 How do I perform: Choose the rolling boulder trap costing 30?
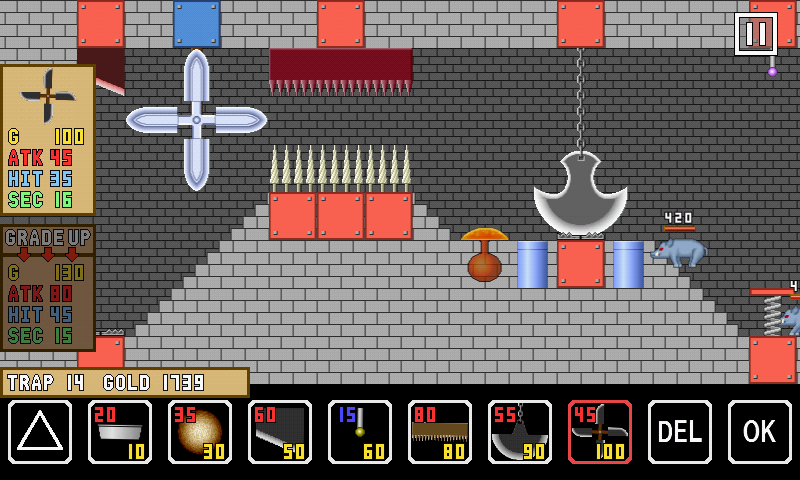[200, 432]
